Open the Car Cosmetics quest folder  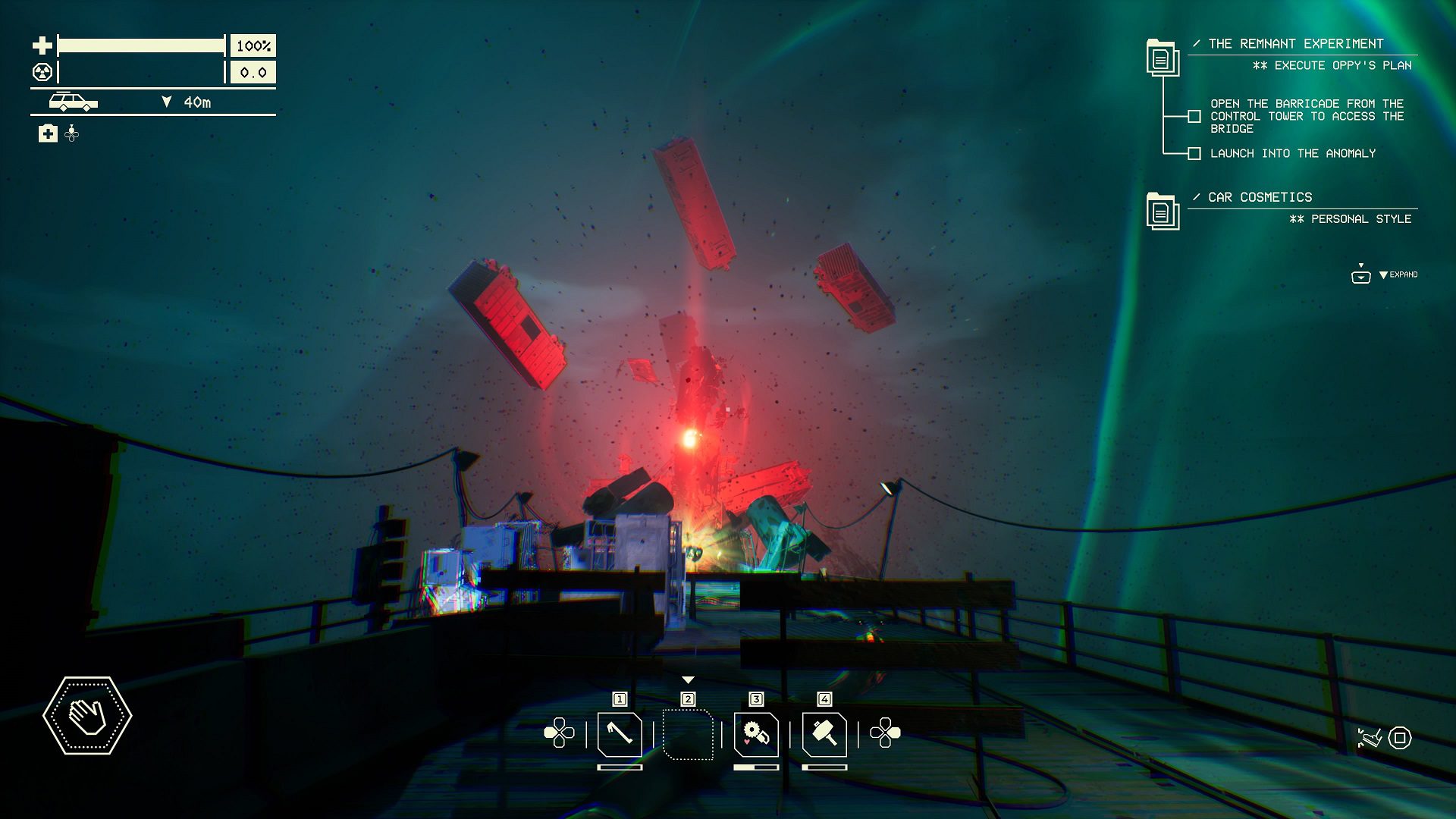tap(1162, 211)
